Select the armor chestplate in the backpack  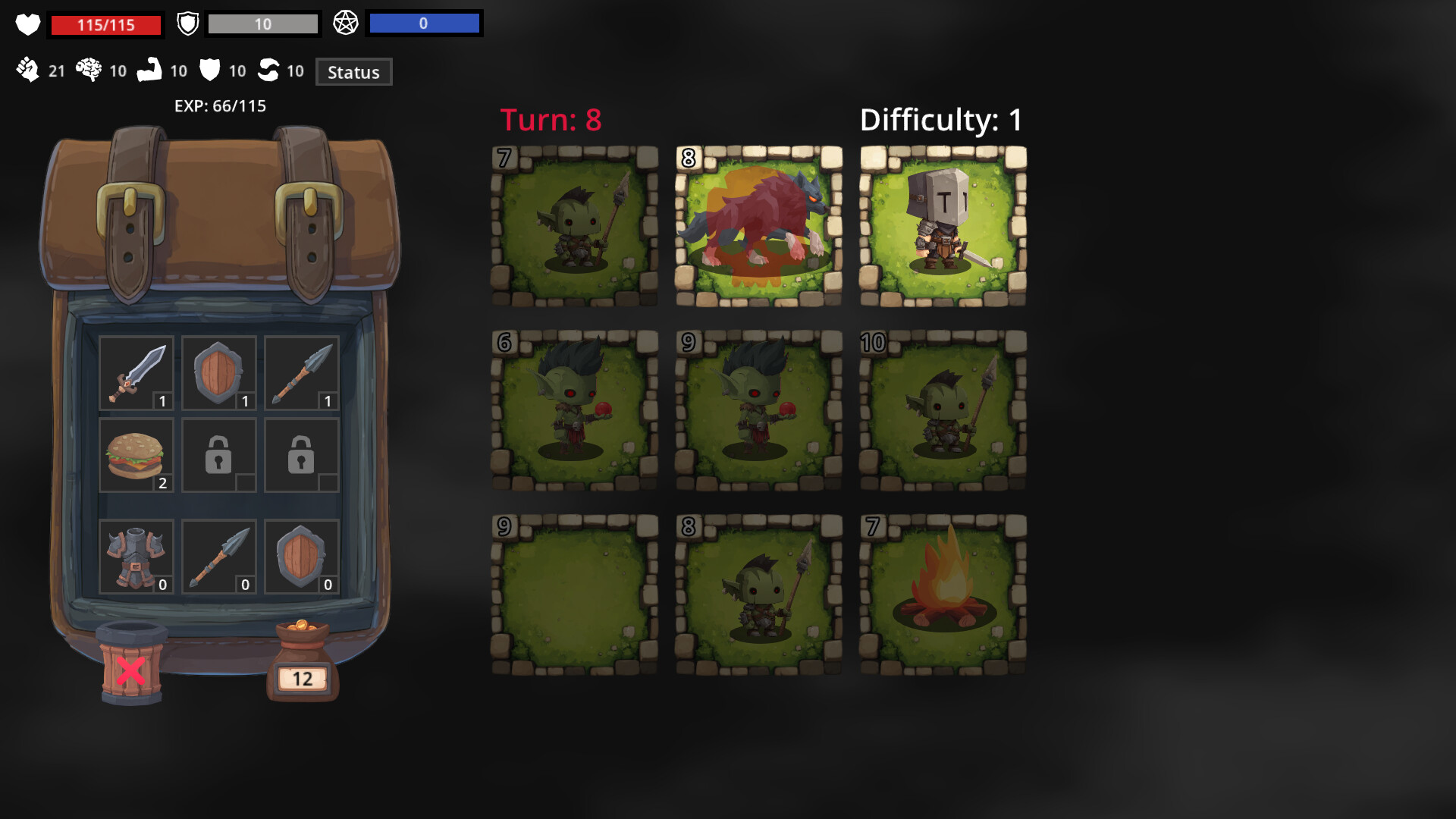pyautogui.click(x=136, y=556)
